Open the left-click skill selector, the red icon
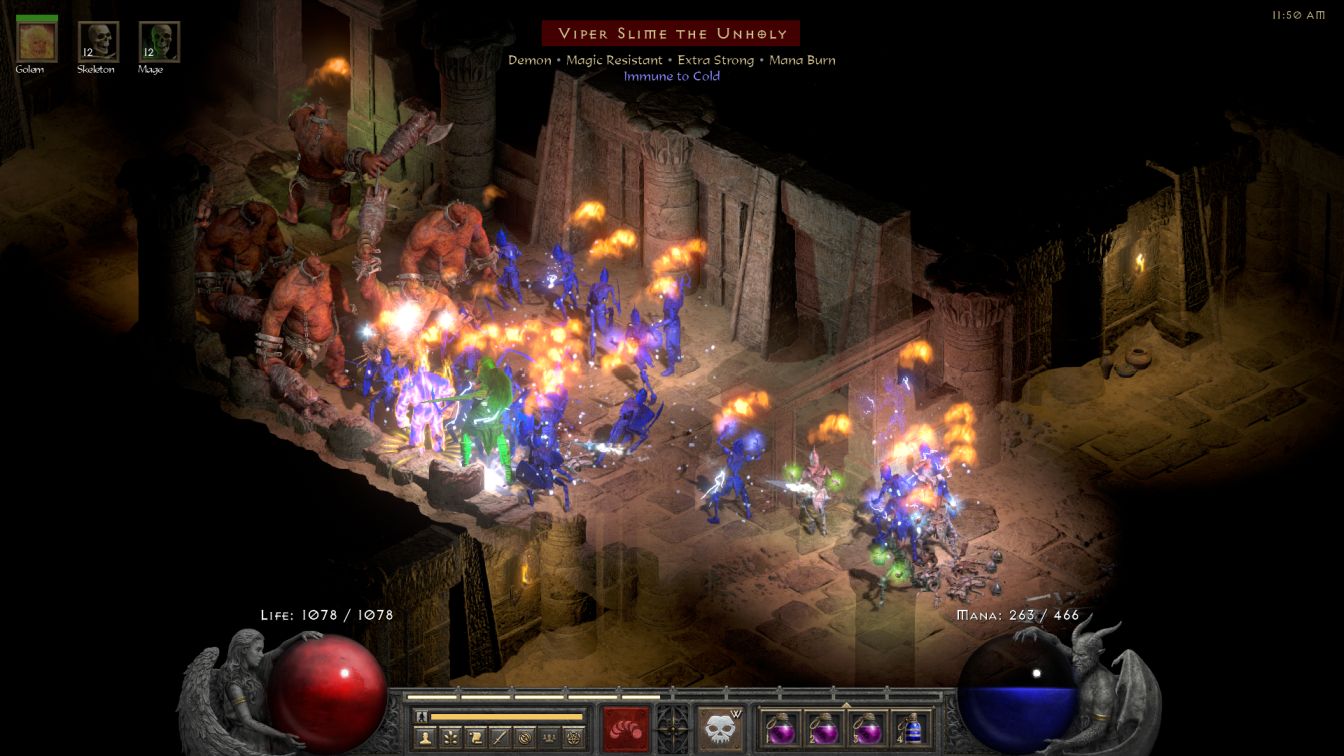Image resolution: width=1344 pixels, height=756 pixels. tap(625, 727)
